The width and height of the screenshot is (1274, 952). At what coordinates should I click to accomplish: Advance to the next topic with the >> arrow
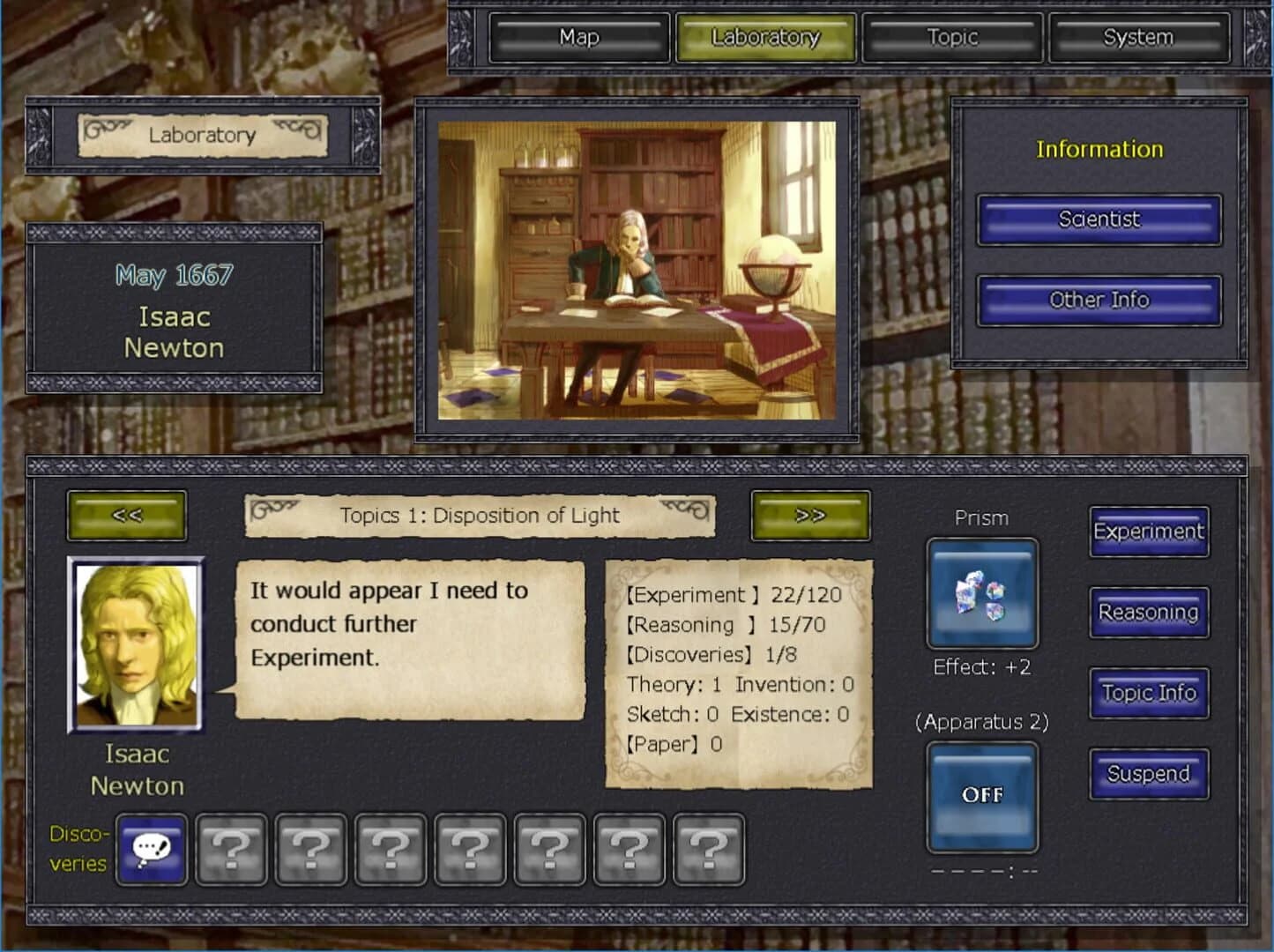pos(808,517)
